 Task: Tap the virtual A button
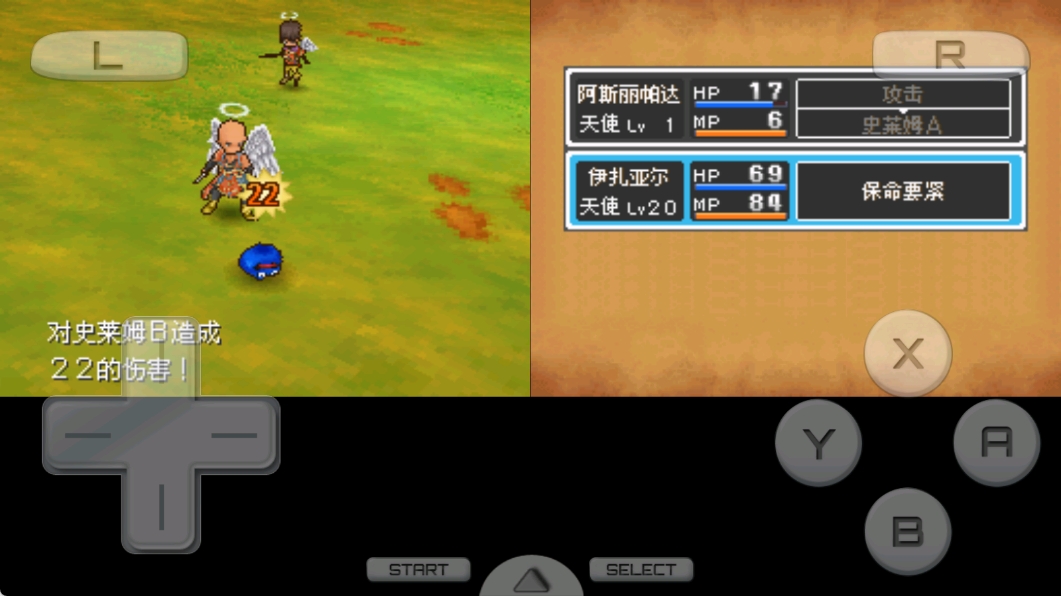tap(996, 442)
